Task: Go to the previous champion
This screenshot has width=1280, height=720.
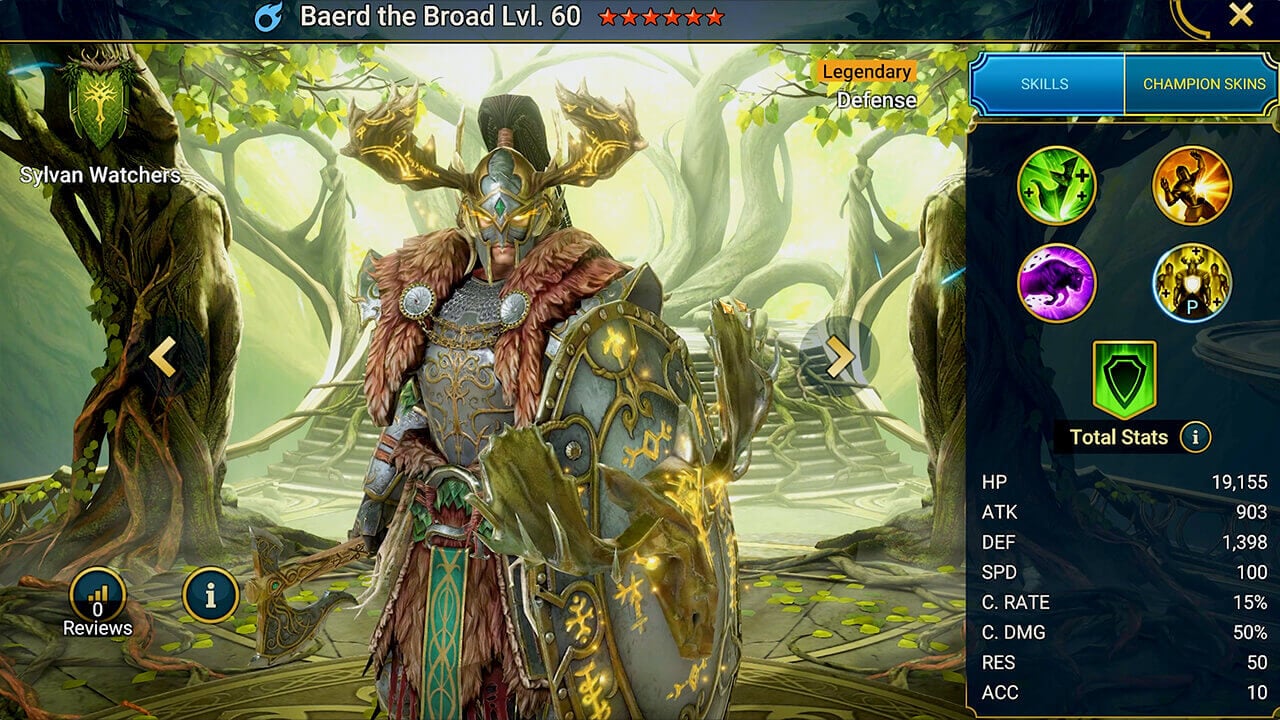Action: (163, 356)
